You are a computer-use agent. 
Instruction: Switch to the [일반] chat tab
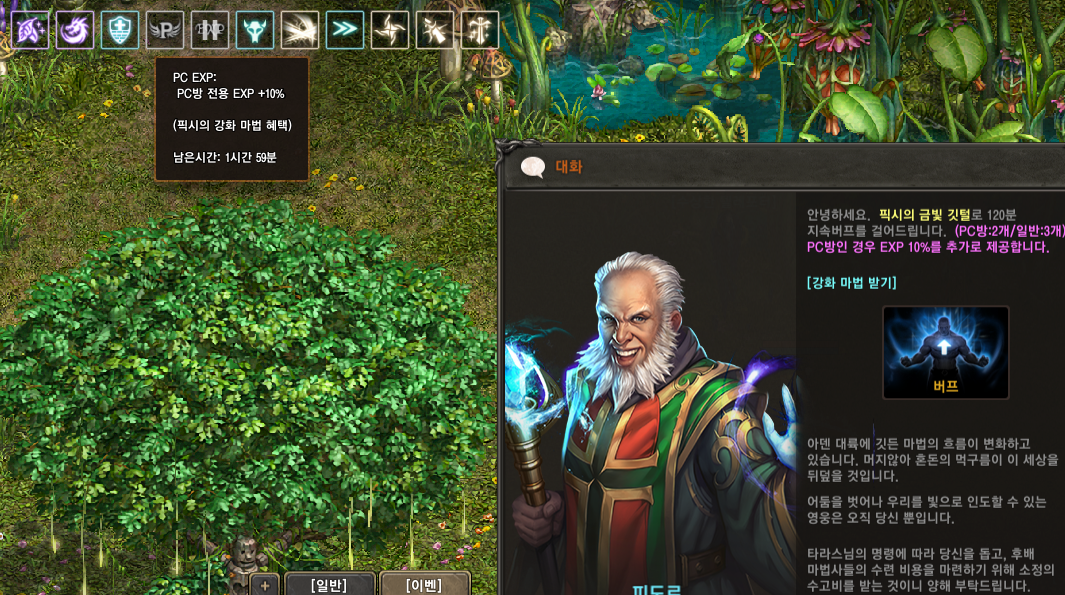pyautogui.click(x=330, y=585)
